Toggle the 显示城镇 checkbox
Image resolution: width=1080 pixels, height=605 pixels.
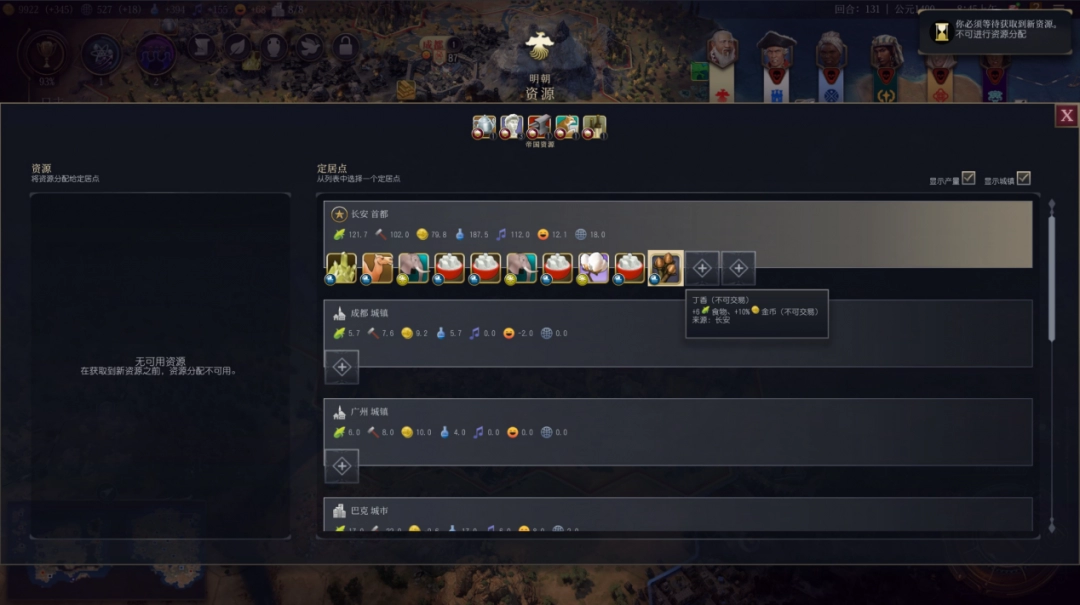point(1023,178)
